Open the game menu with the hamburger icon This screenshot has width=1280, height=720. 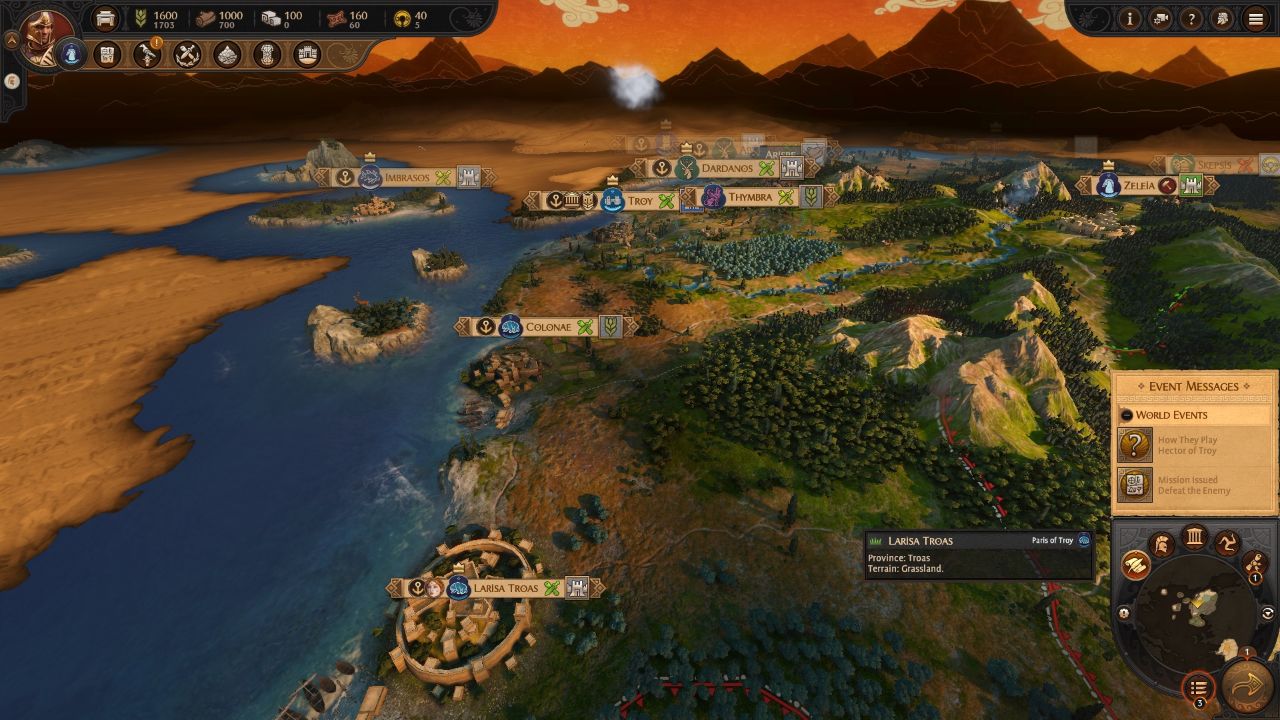(1254, 19)
